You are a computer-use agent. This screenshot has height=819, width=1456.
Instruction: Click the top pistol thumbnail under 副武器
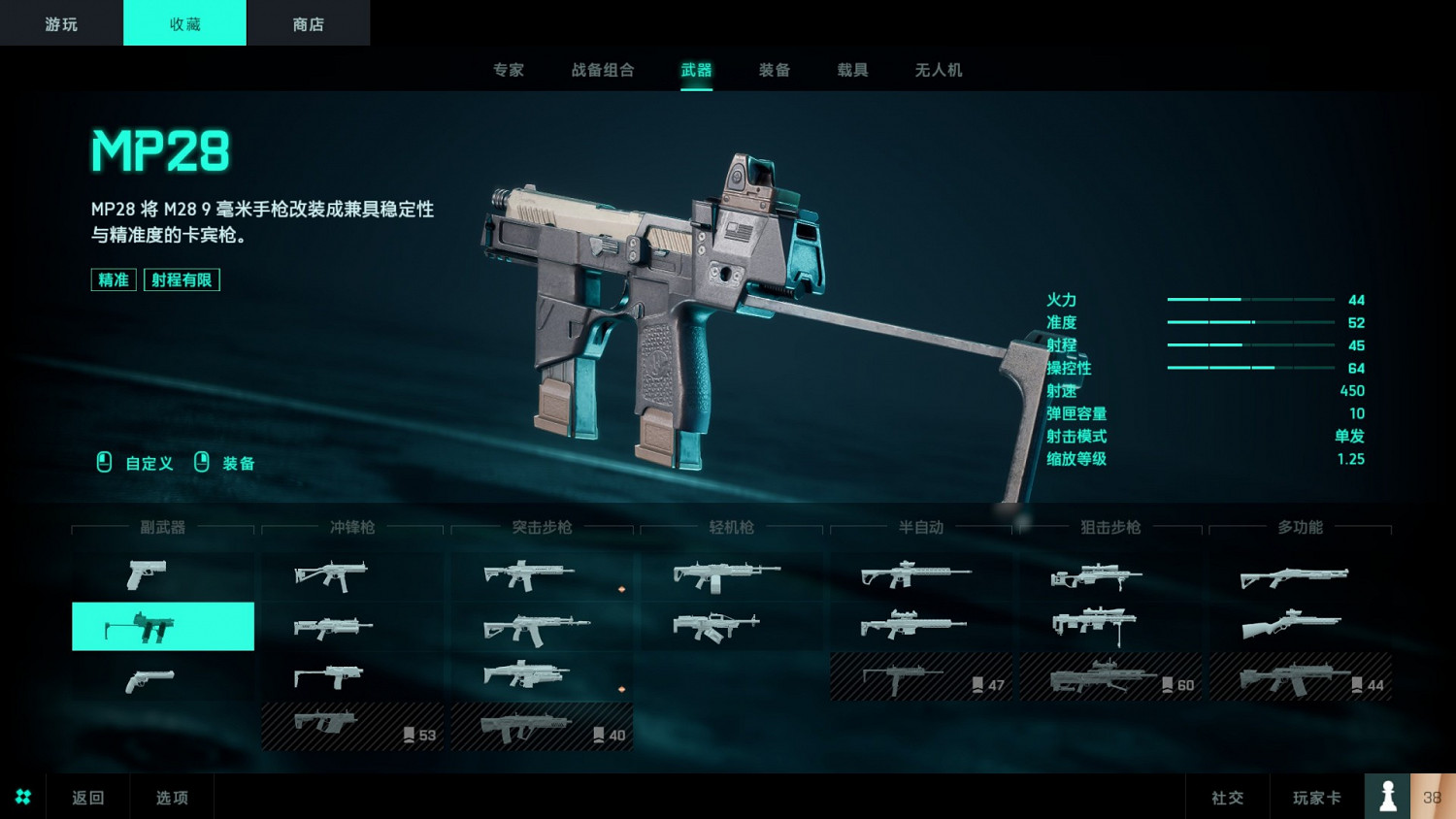[x=162, y=576]
